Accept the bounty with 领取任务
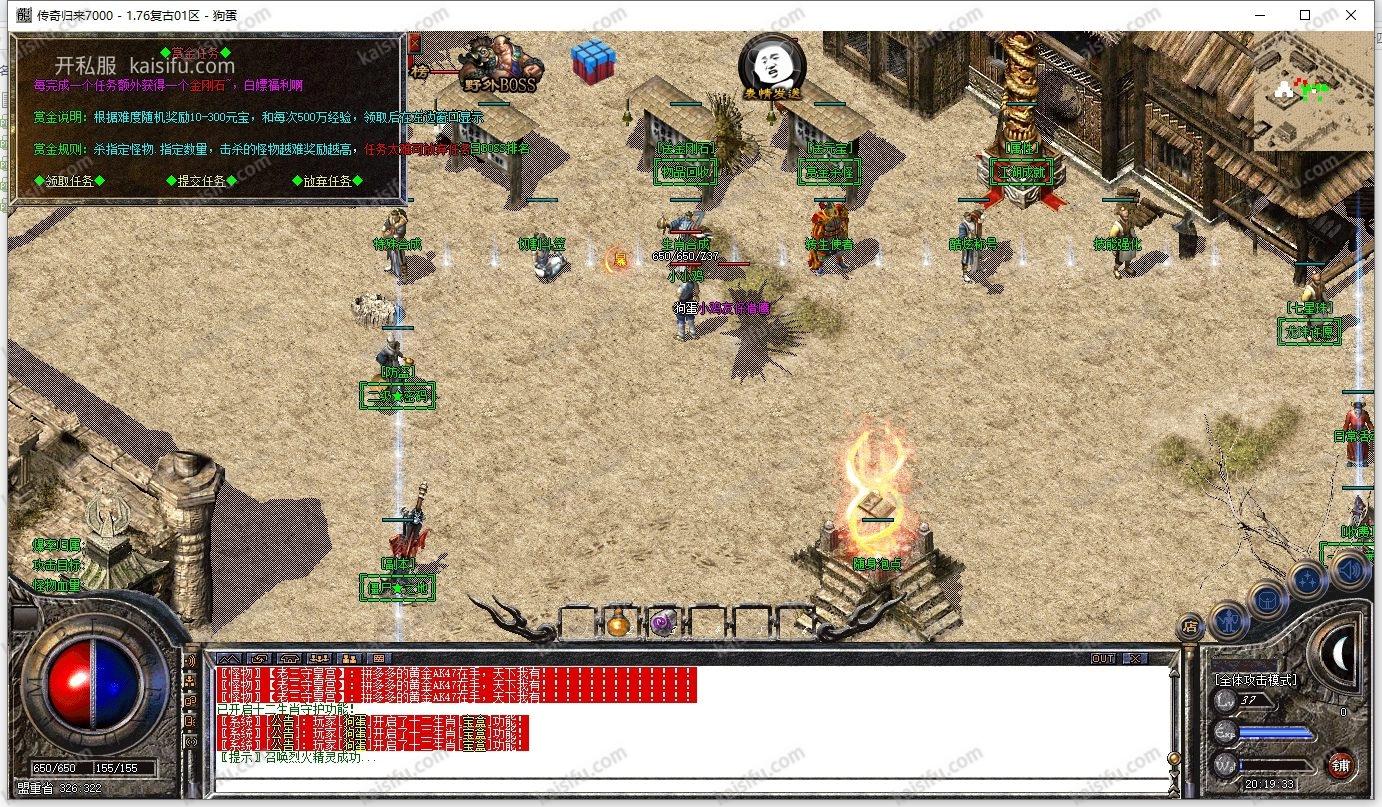This screenshot has height=807, width=1382. (x=69, y=181)
